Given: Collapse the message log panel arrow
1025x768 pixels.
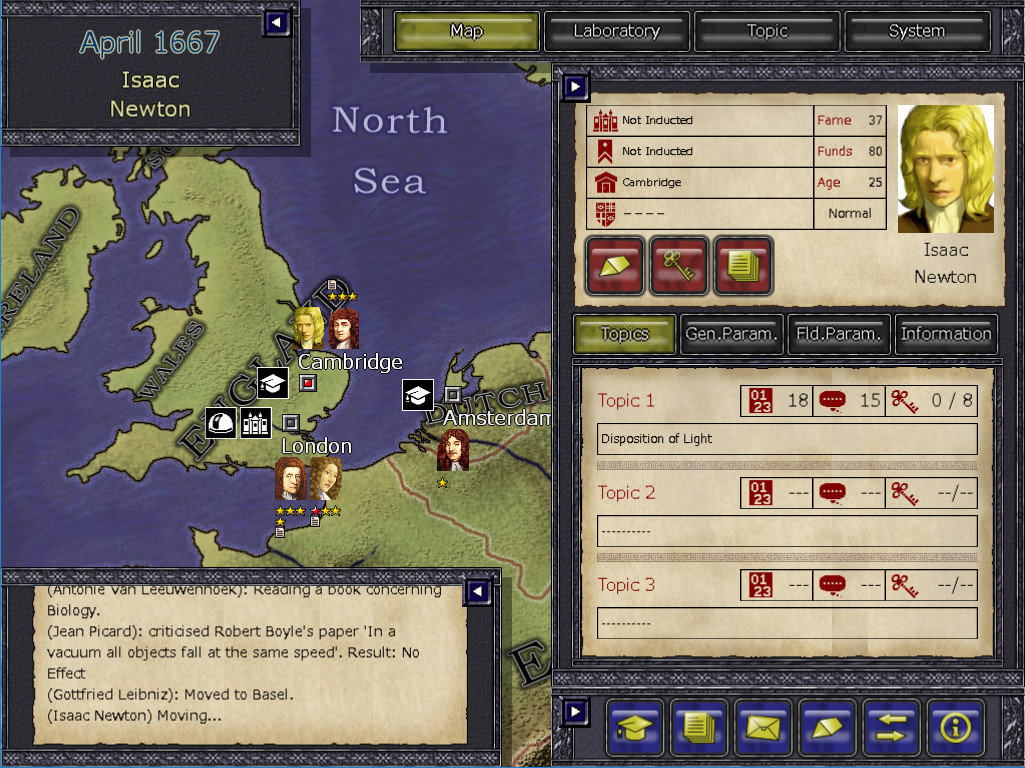Looking at the screenshot, I should click(478, 592).
